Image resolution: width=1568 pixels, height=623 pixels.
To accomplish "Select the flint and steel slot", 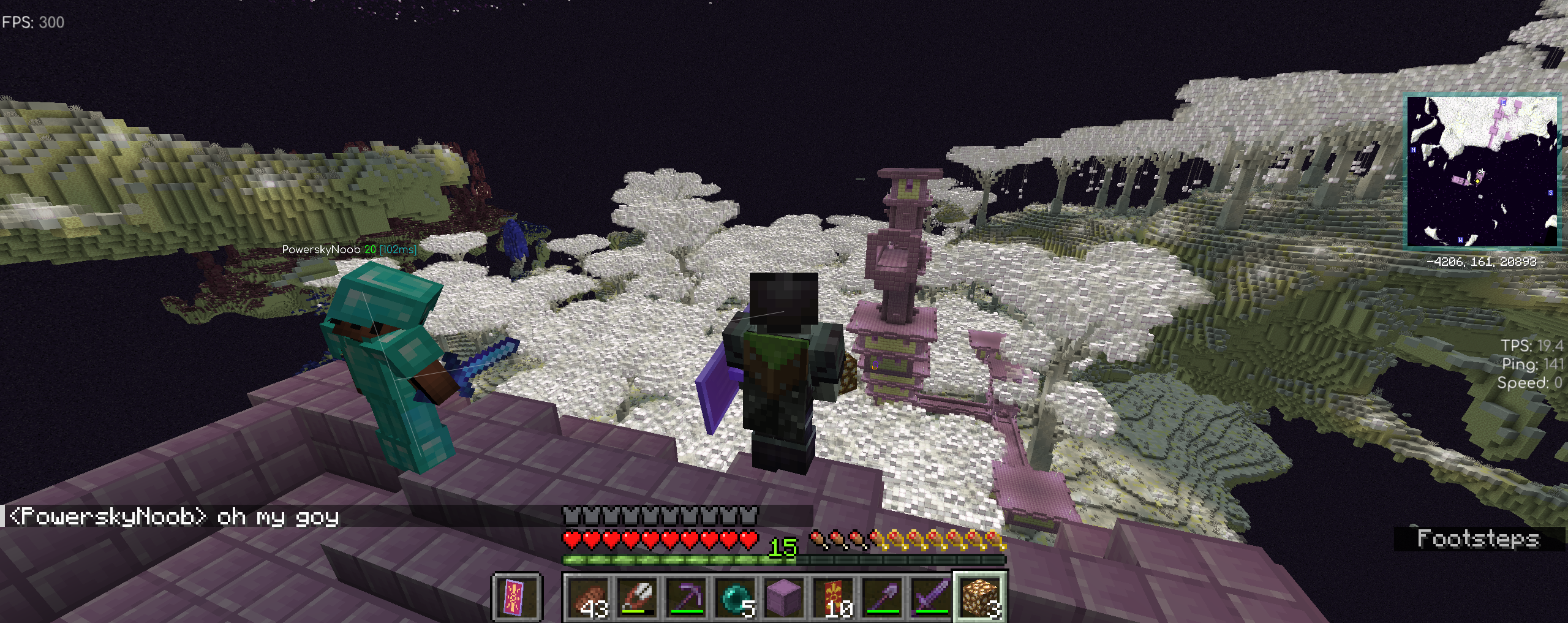I will point(637,597).
